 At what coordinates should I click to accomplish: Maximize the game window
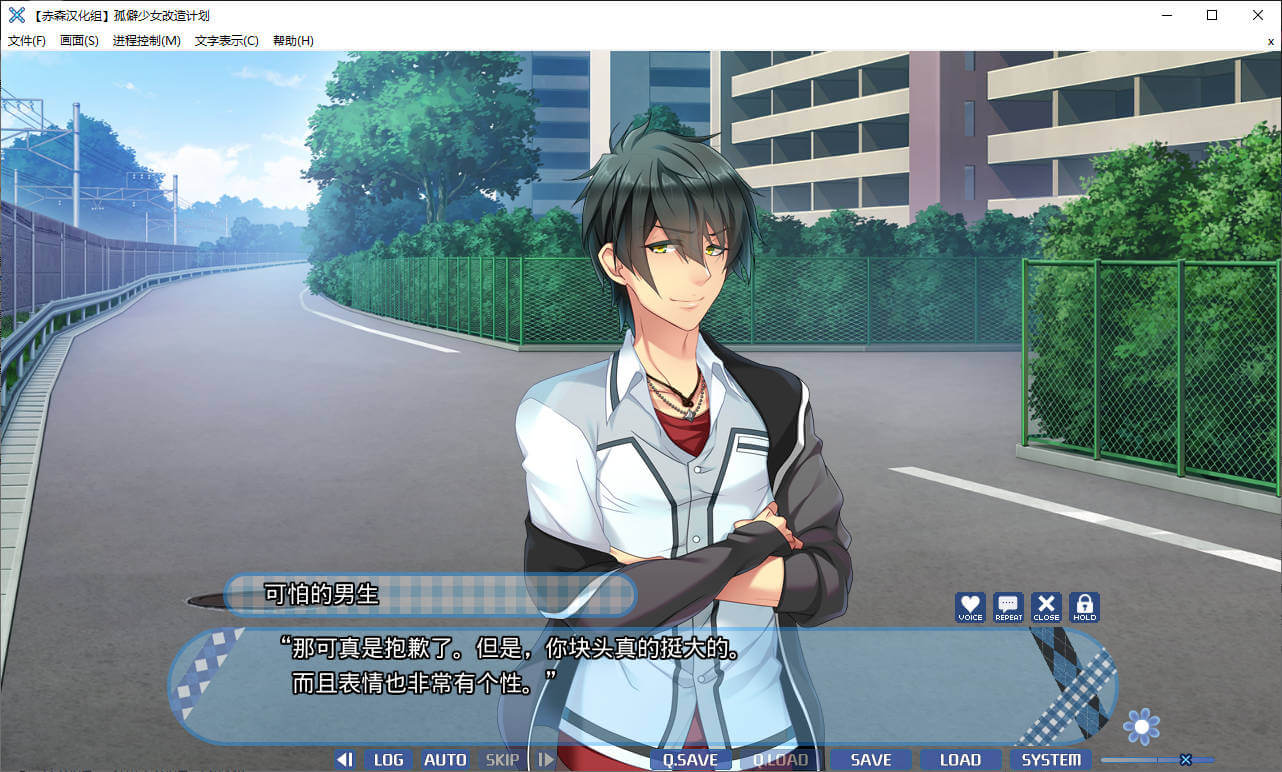click(x=1212, y=15)
